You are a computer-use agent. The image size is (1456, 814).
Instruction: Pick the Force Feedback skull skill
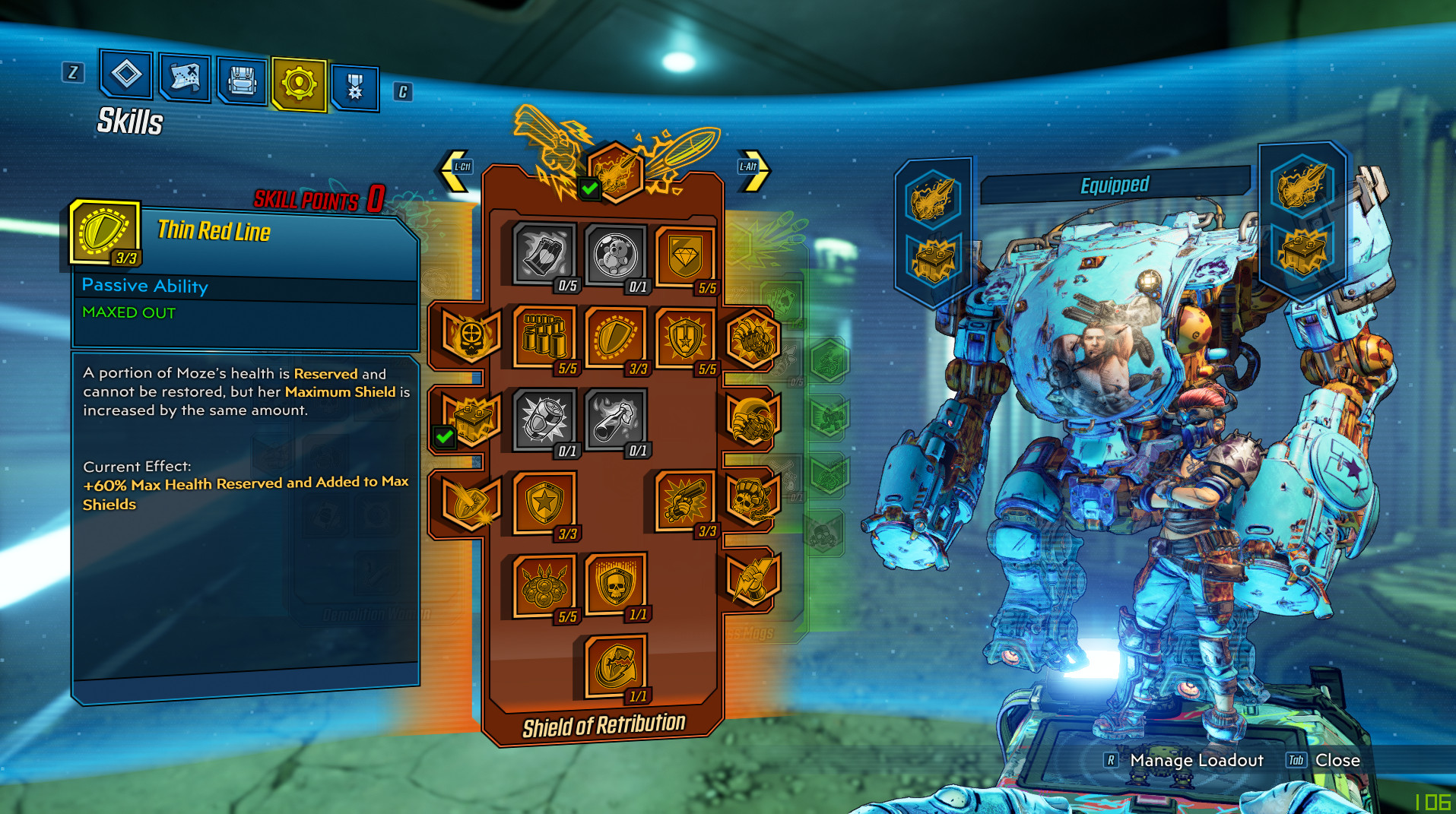614,584
